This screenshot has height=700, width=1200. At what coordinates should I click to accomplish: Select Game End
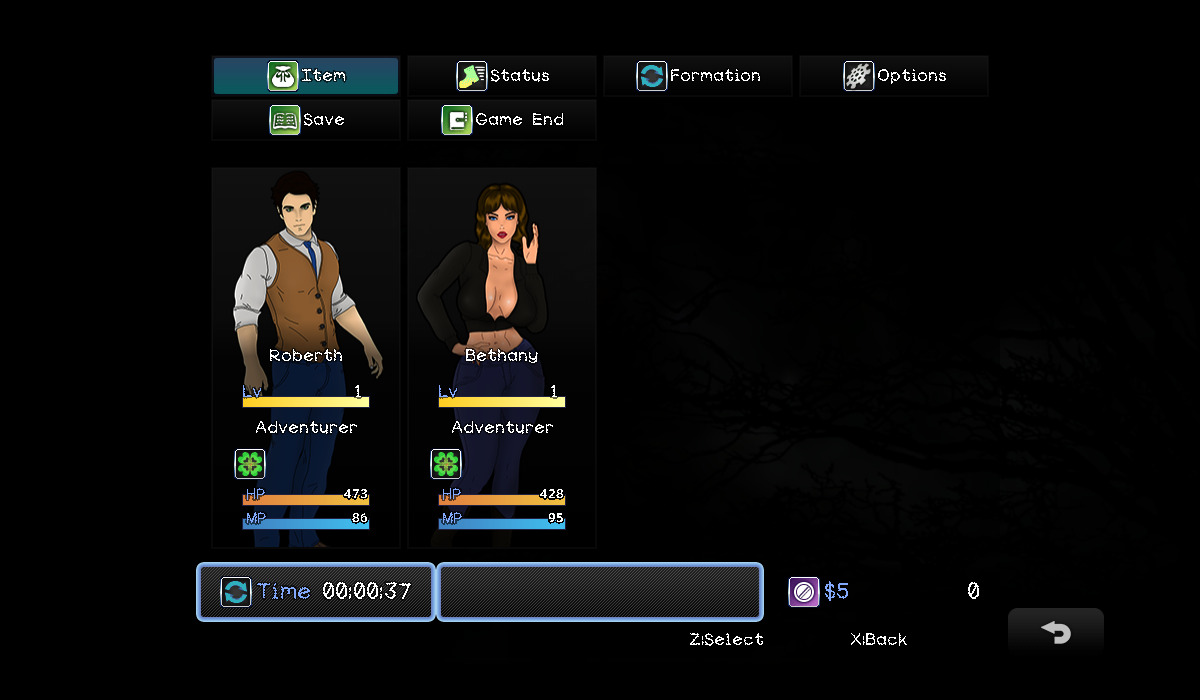tap(502, 120)
